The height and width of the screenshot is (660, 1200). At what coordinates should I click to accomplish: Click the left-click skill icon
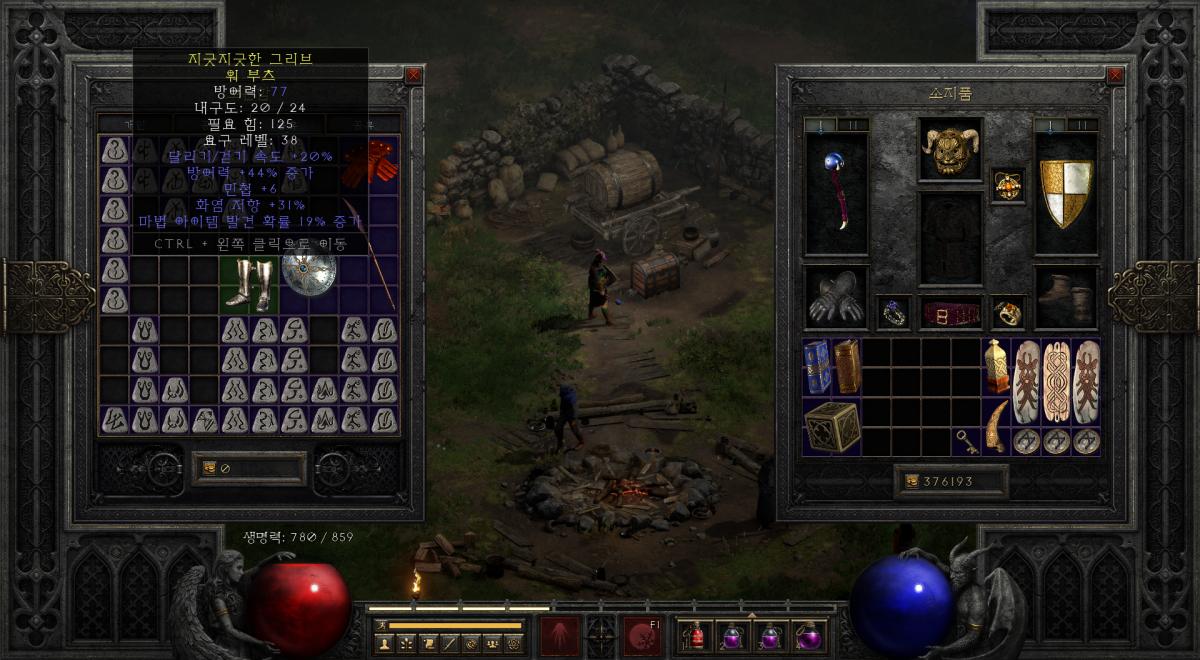pyautogui.click(x=559, y=635)
